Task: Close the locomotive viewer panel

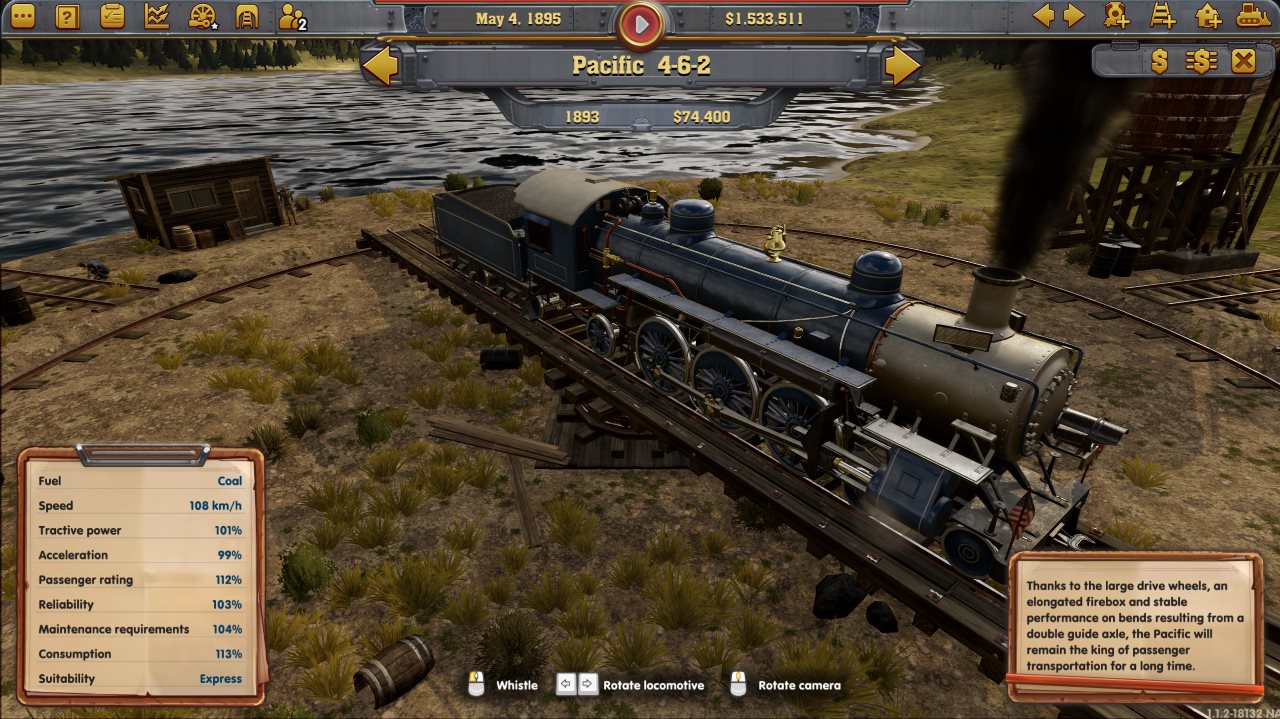Action: 1243,62
